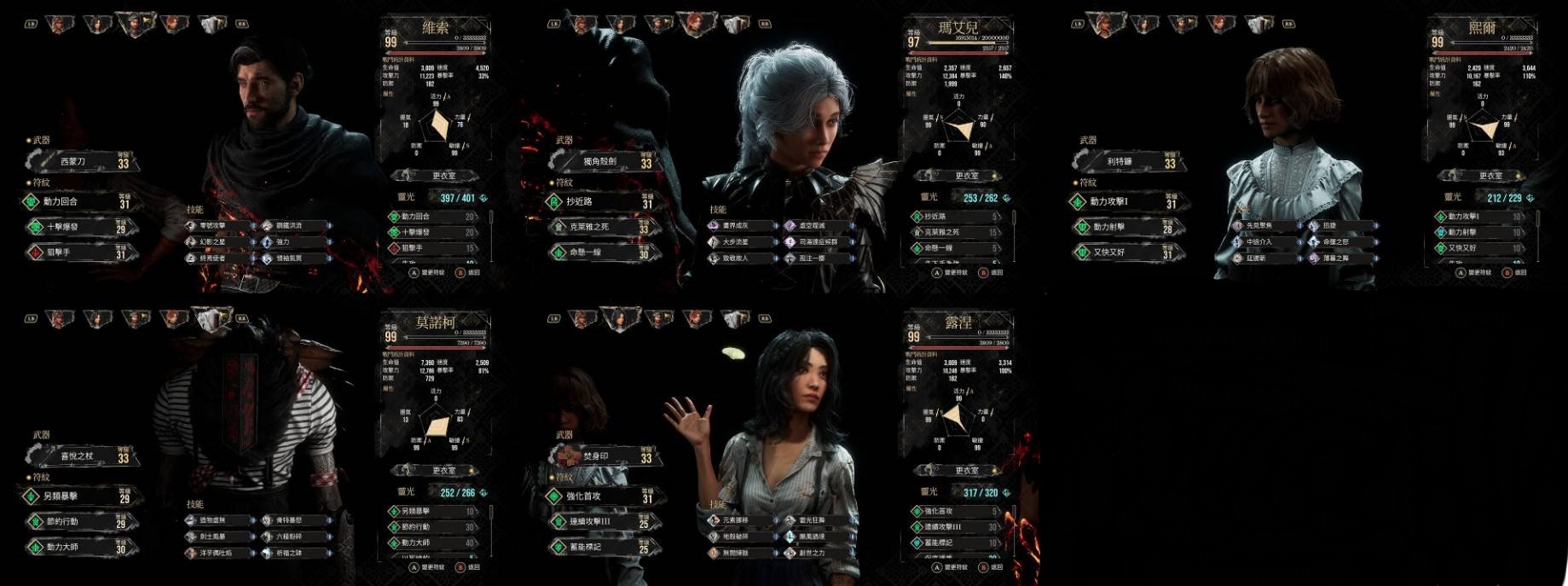This screenshot has width=1568, height=586.
Task: Open the 獨角殼劍 weapon slot
Action: 599,160
